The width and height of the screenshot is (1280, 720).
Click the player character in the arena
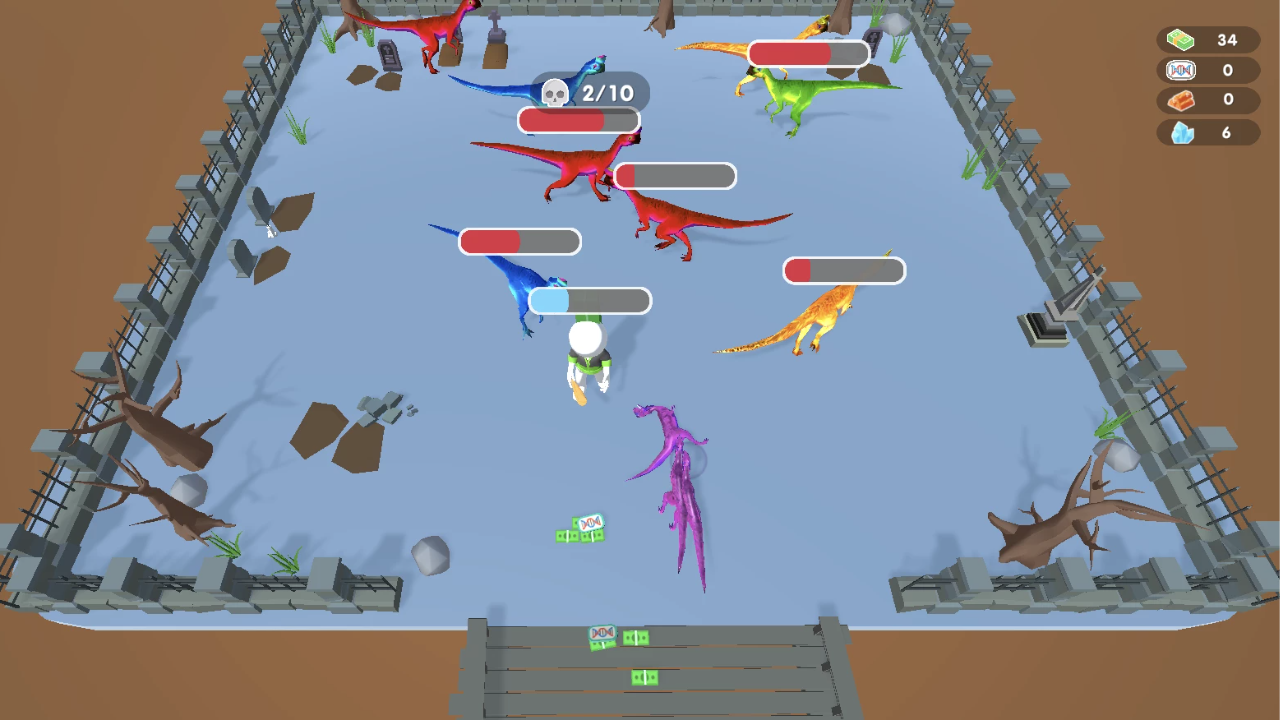[586, 357]
